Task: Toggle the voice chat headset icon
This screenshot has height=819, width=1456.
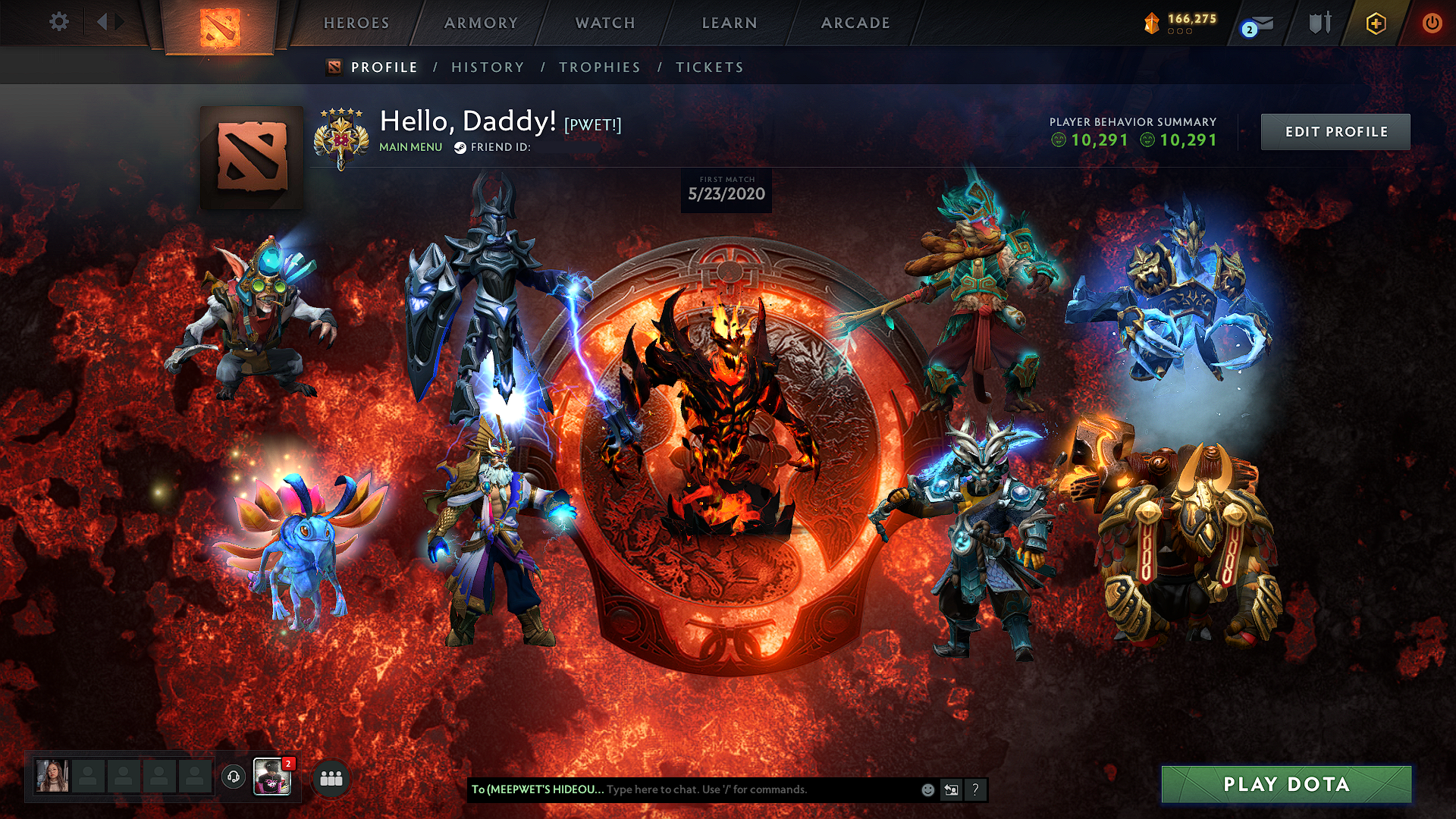Action: point(233,775)
